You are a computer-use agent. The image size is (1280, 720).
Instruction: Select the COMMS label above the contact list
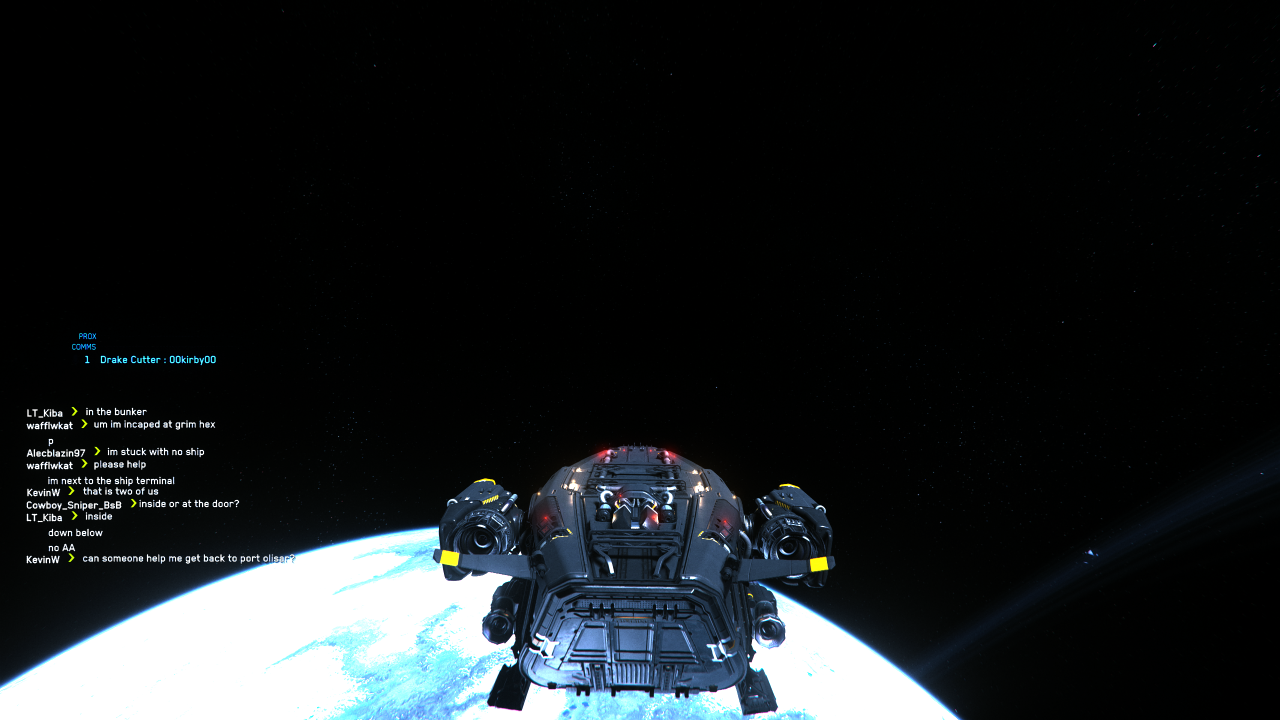click(x=82, y=345)
